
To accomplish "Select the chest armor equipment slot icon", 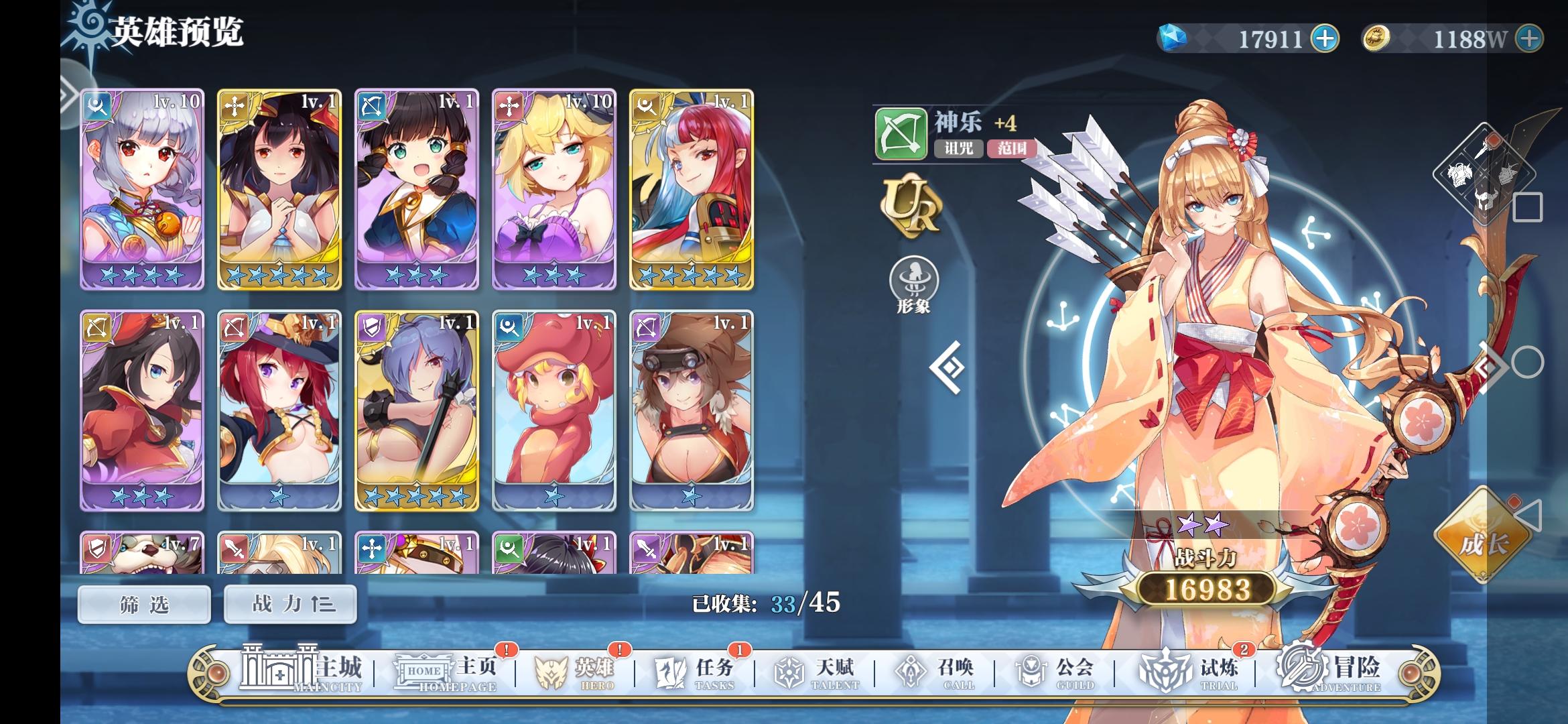I will [x=1461, y=174].
